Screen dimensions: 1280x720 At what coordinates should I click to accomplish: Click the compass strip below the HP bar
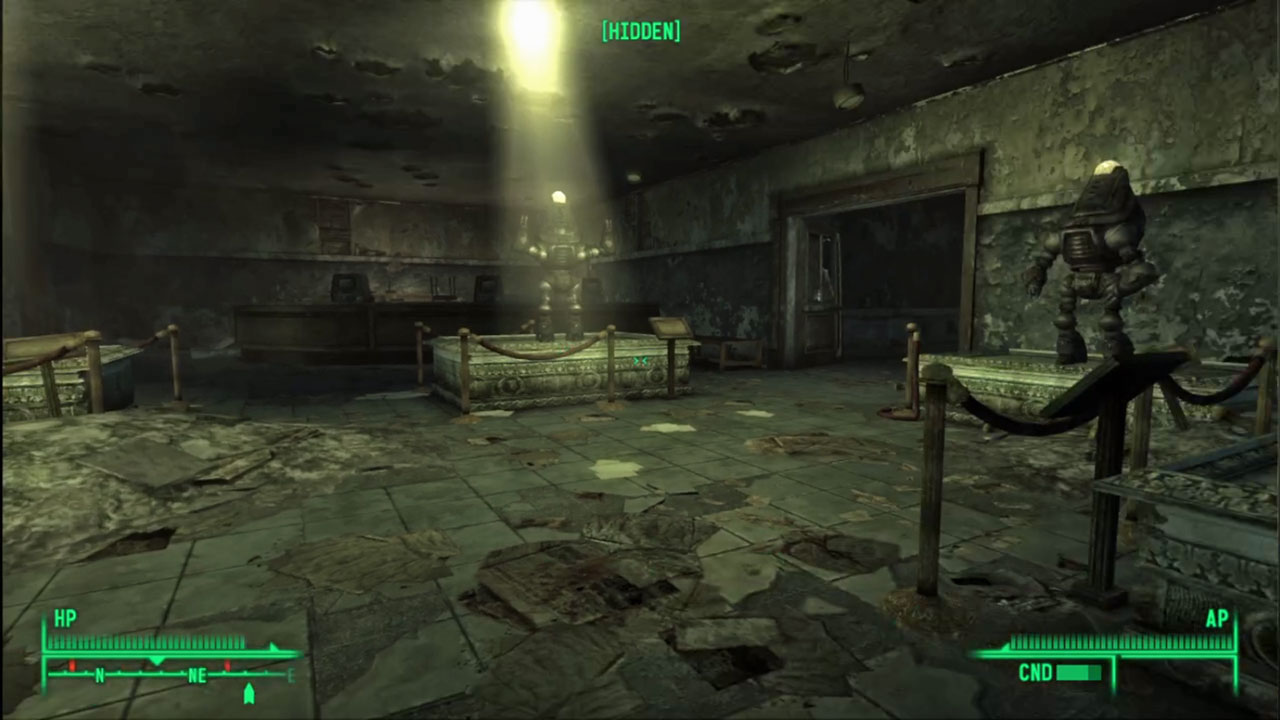coord(170,675)
